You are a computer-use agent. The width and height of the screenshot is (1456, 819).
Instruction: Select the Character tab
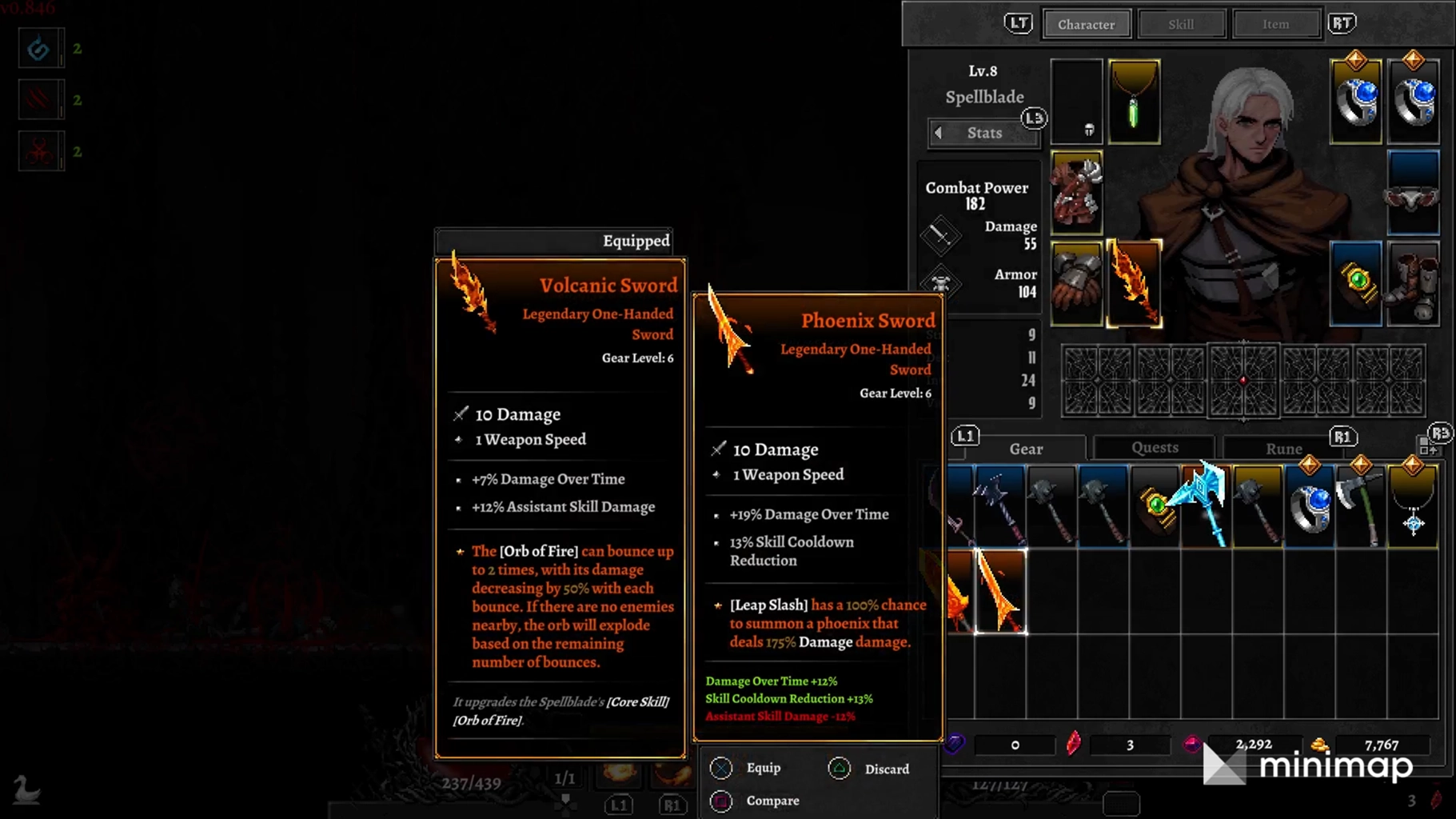pyautogui.click(x=1086, y=24)
